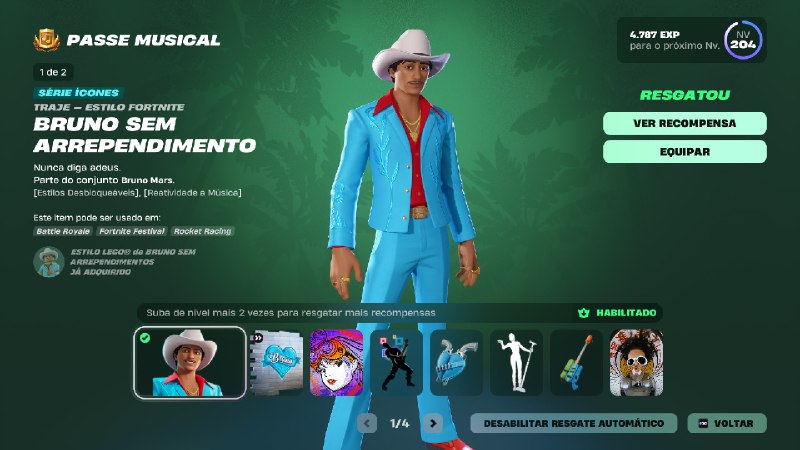Image resolution: width=800 pixels, height=450 pixels.
Task: Choose the orange-haired woman artwork reward
Action: [x=336, y=363]
